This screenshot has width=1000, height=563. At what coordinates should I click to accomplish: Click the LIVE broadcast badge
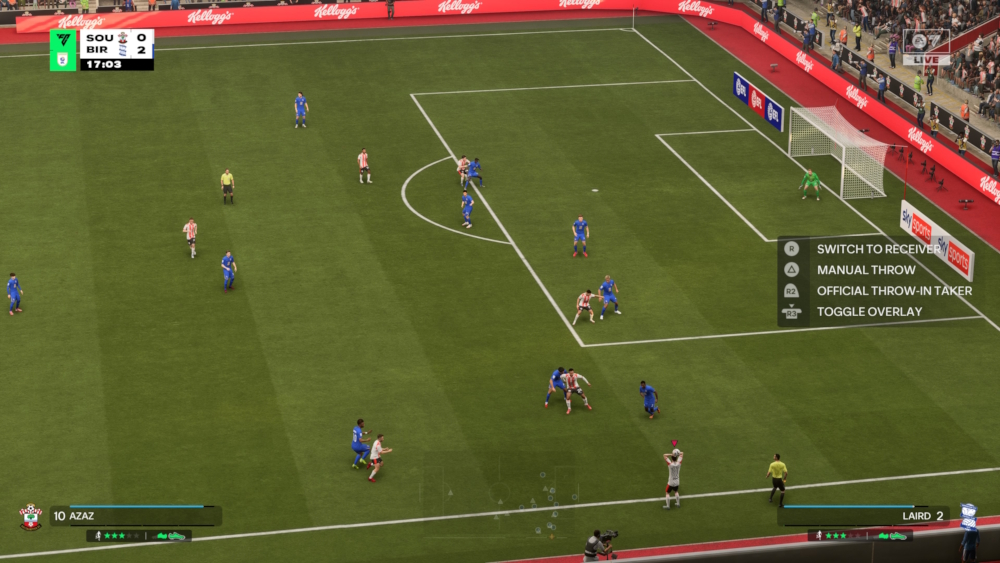pyautogui.click(x=926, y=46)
